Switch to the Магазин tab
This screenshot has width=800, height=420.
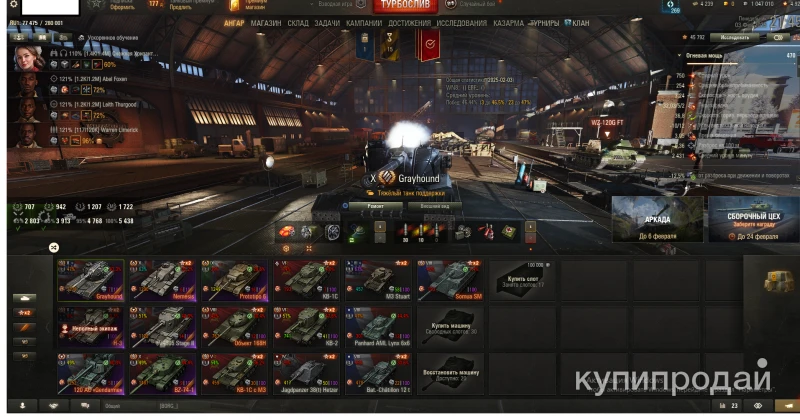pyautogui.click(x=266, y=22)
